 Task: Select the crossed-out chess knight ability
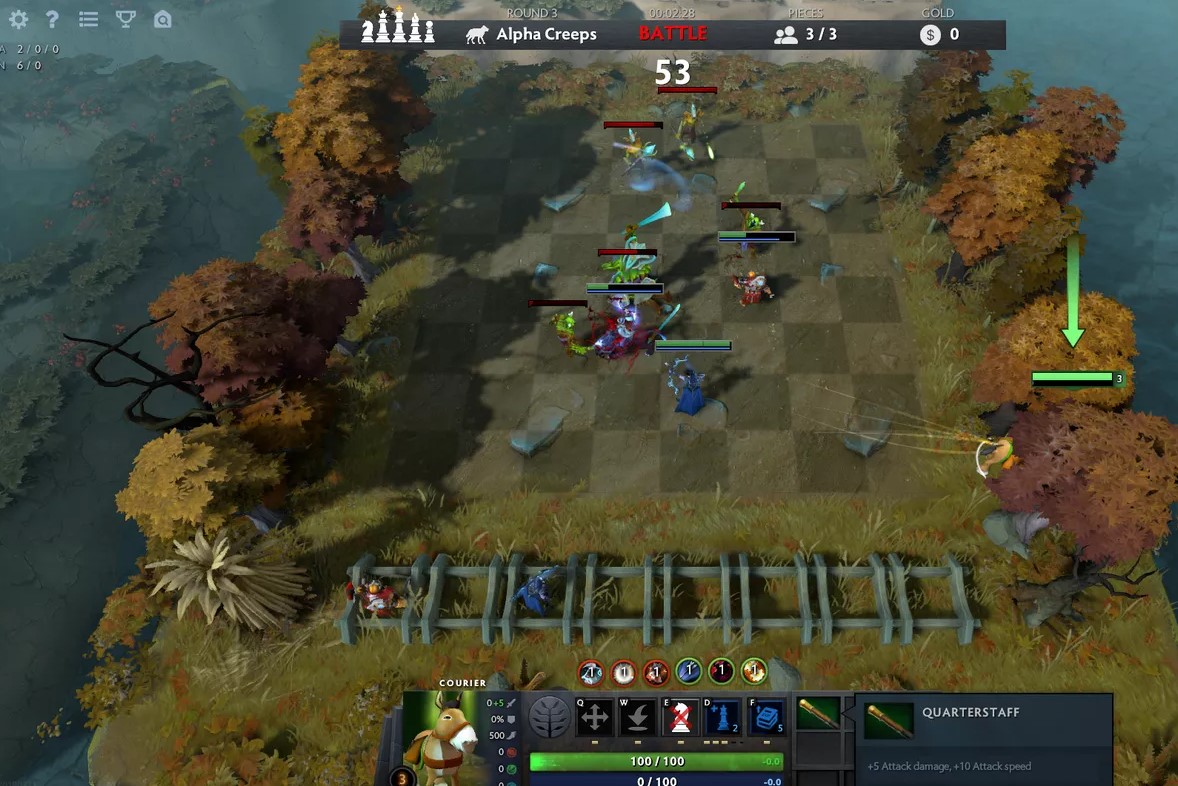point(681,717)
